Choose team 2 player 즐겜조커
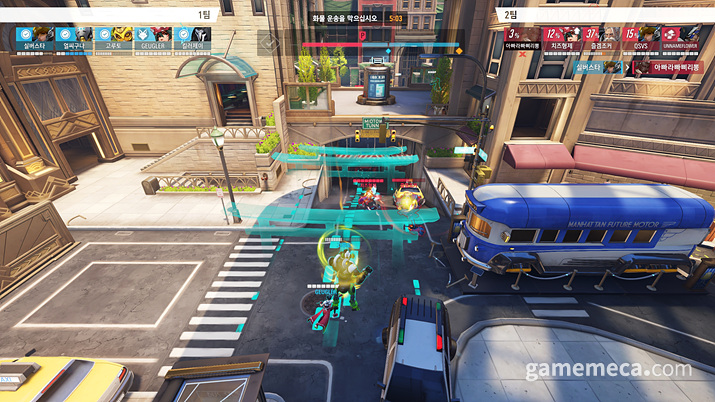Screen dimensions: 715x402 (x=604, y=37)
